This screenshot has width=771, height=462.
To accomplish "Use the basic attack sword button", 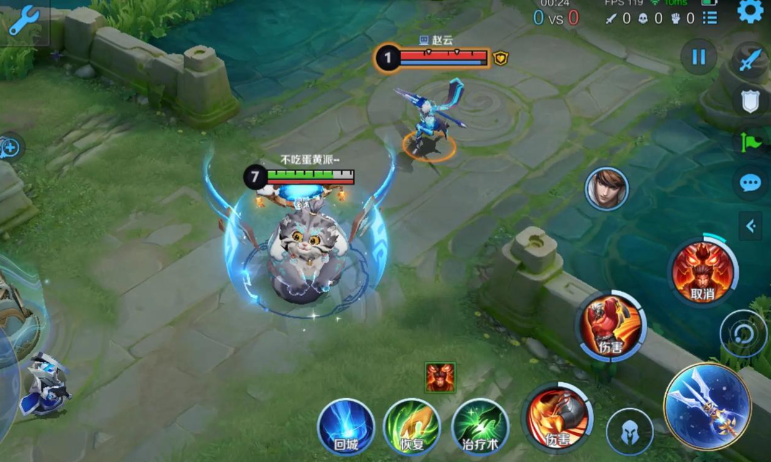I will (x=707, y=404).
